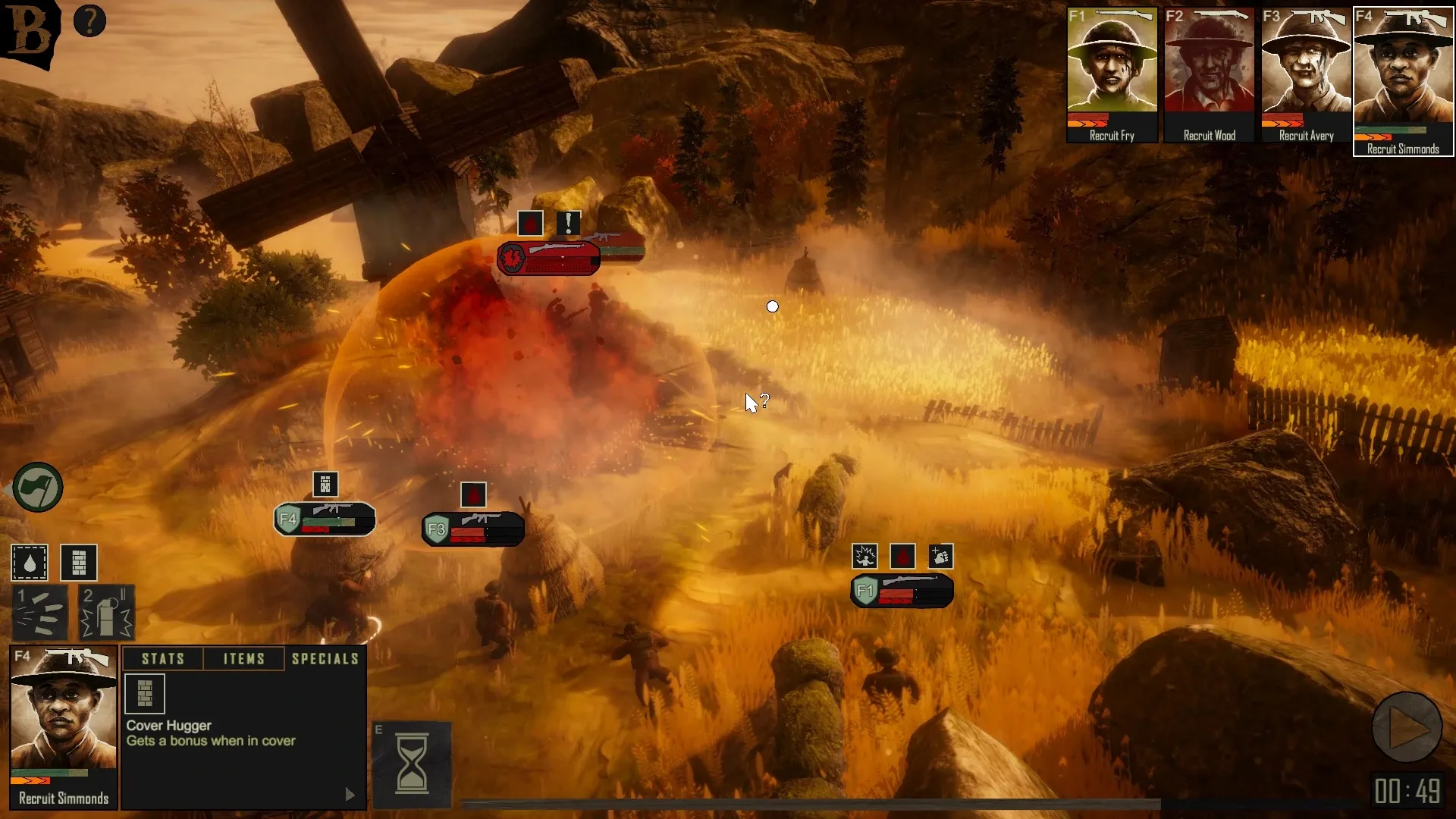
Task: Click the green flag button
Action: (38, 488)
